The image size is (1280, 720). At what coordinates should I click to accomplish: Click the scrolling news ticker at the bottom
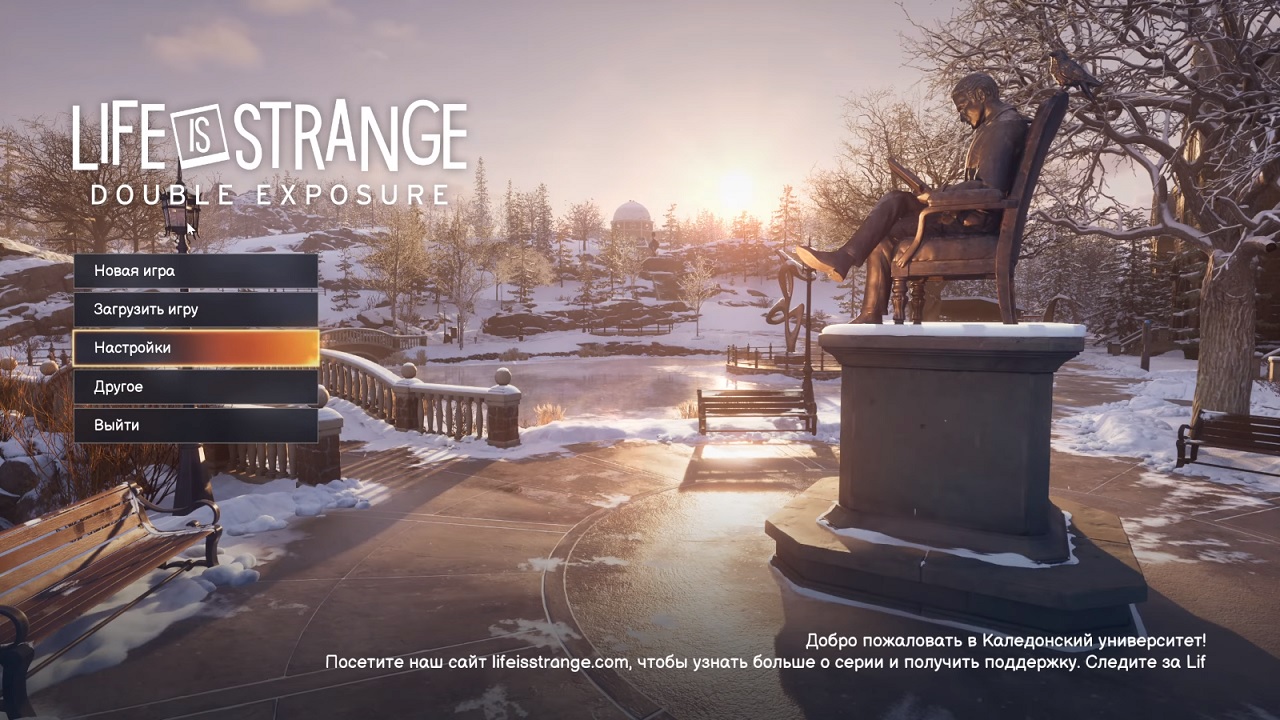(767, 661)
